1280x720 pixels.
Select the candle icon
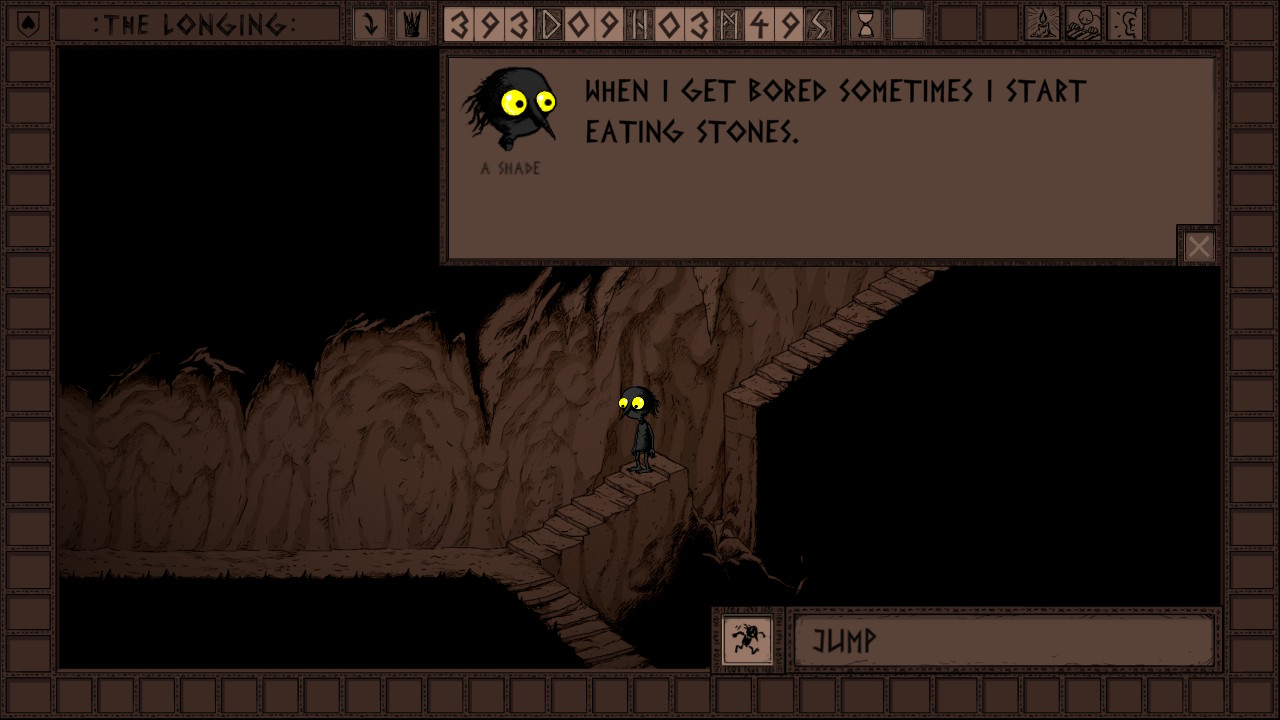point(1042,24)
